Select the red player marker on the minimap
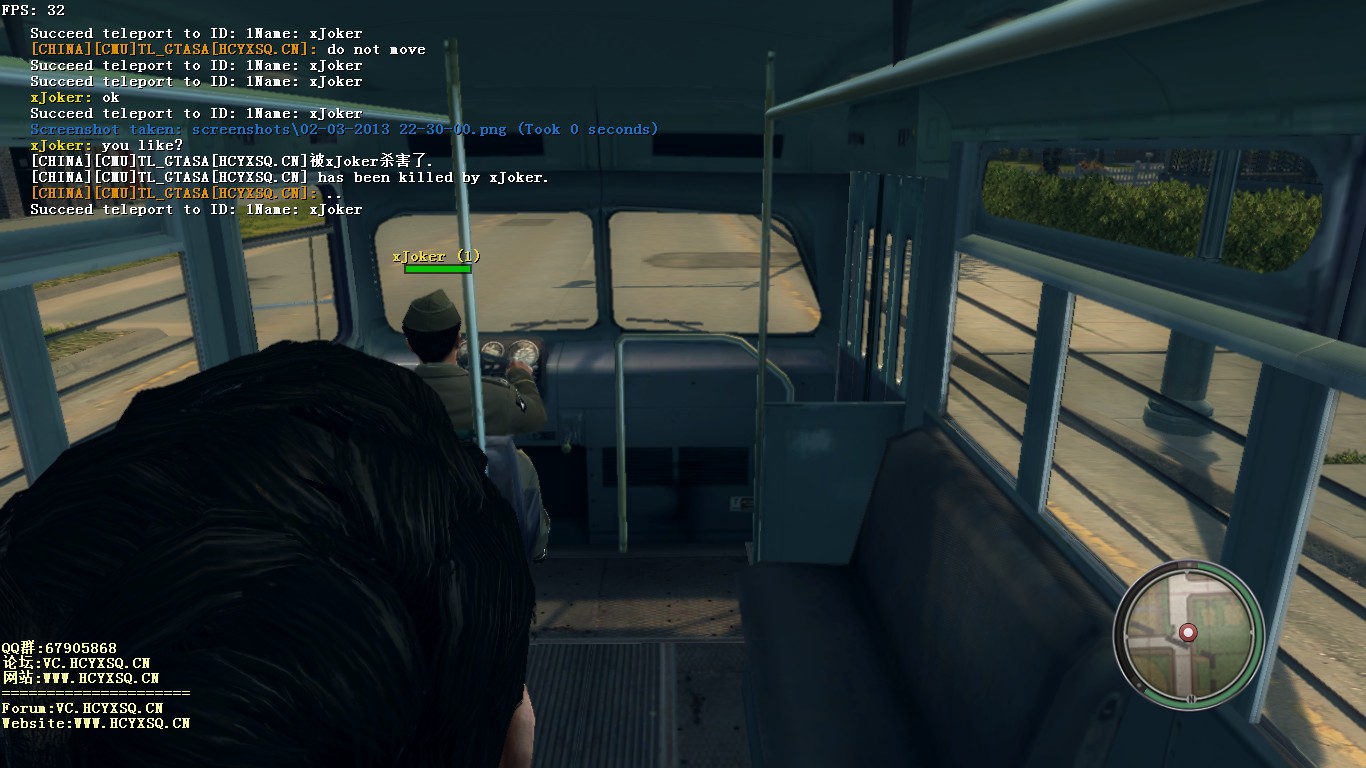 [x=1188, y=632]
